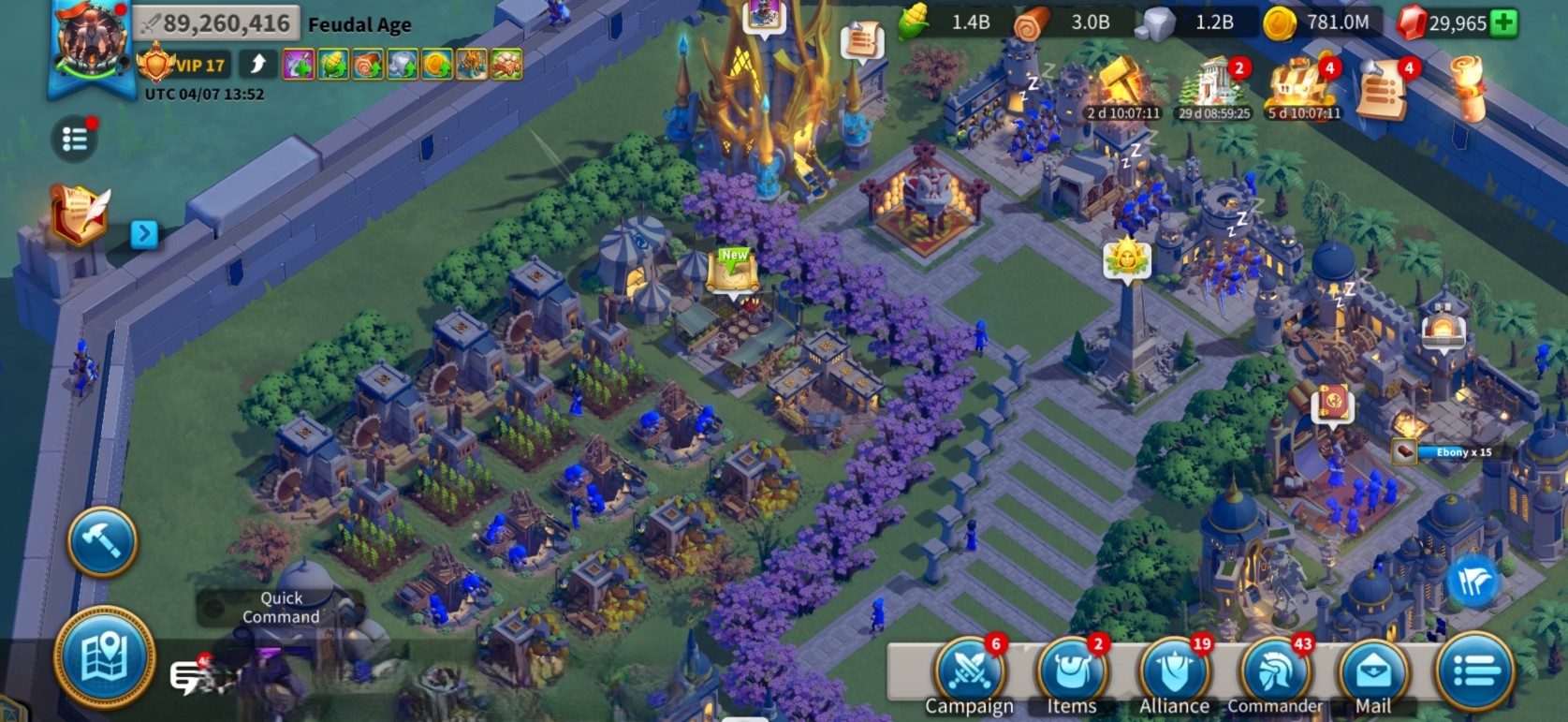This screenshot has width=1568, height=722.
Task: Open the quest list icon with red dot
Action: pyautogui.click(x=75, y=140)
